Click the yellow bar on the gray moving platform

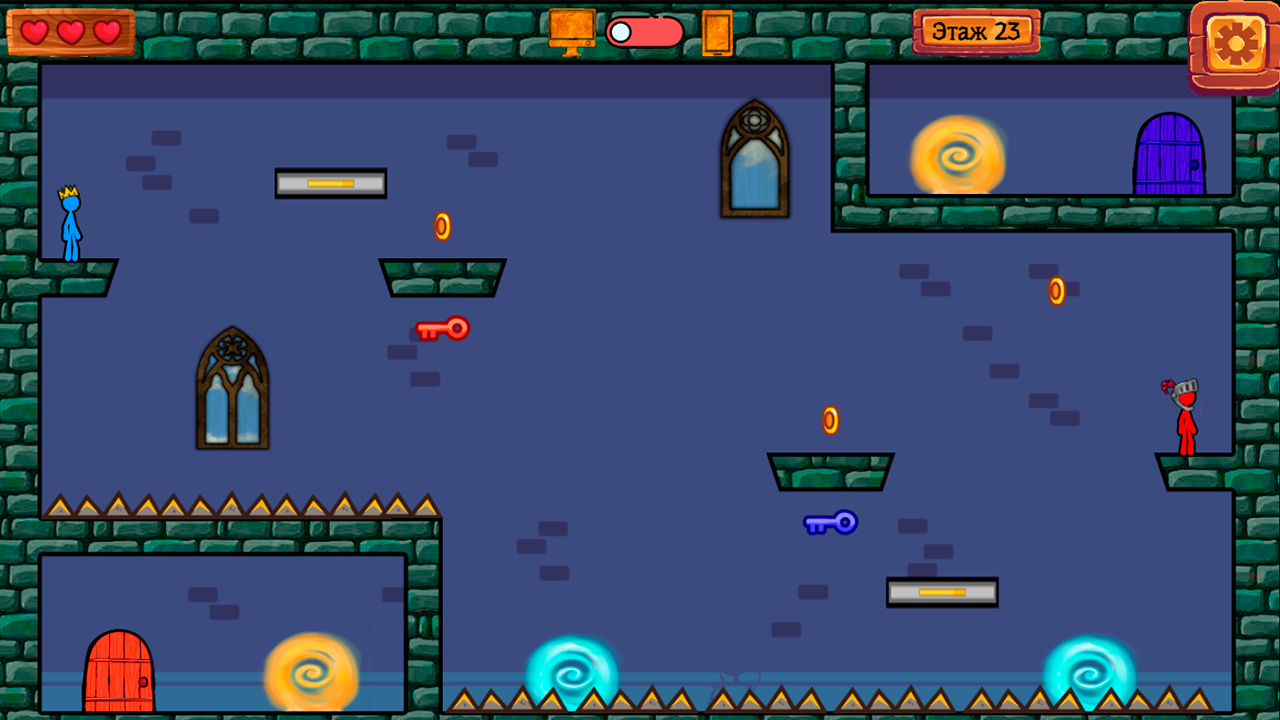pos(330,183)
